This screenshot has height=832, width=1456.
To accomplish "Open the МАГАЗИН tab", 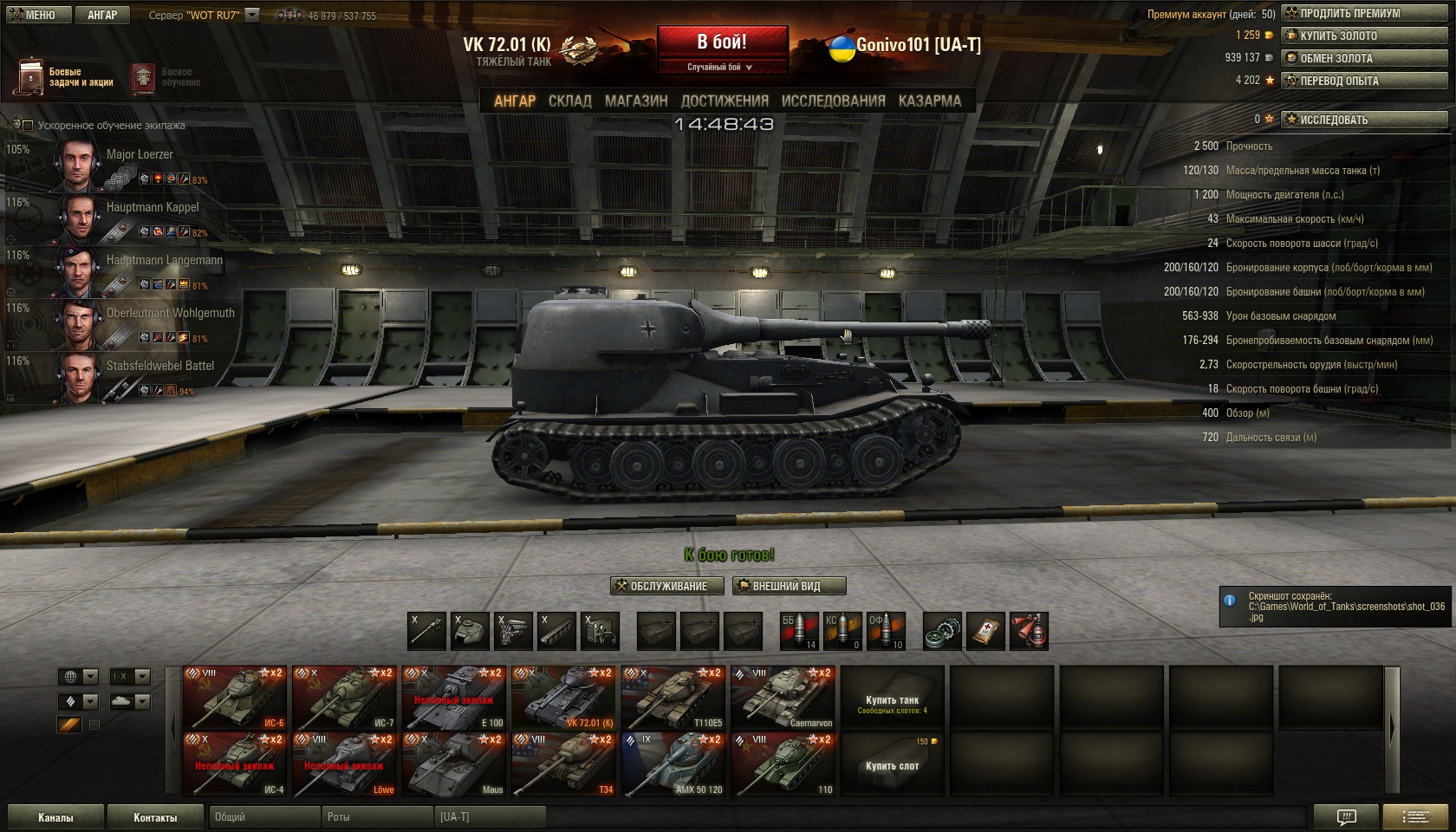I will [636, 101].
